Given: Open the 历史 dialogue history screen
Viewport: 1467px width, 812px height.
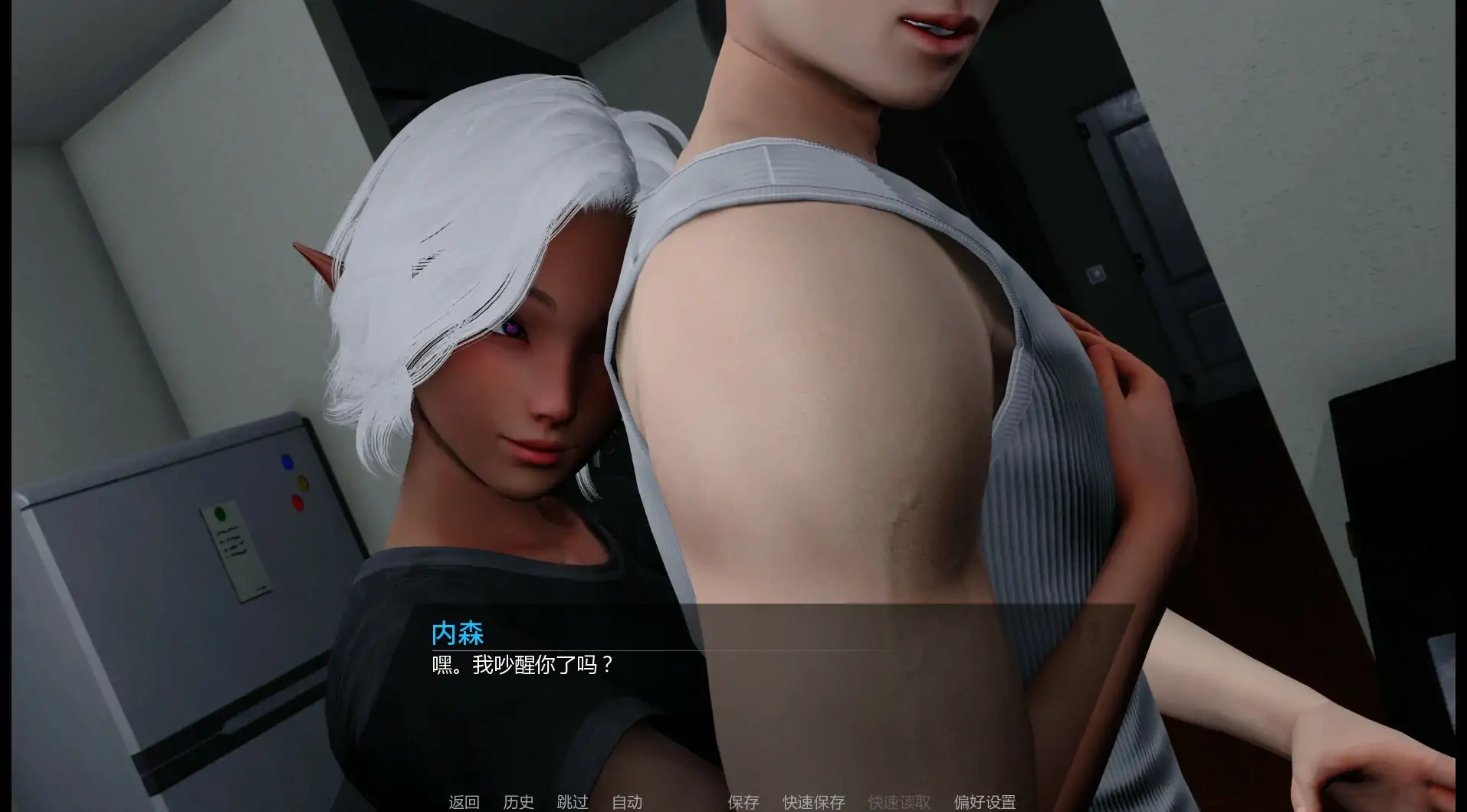Looking at the screenshot, I should click(x=518, y=803).
